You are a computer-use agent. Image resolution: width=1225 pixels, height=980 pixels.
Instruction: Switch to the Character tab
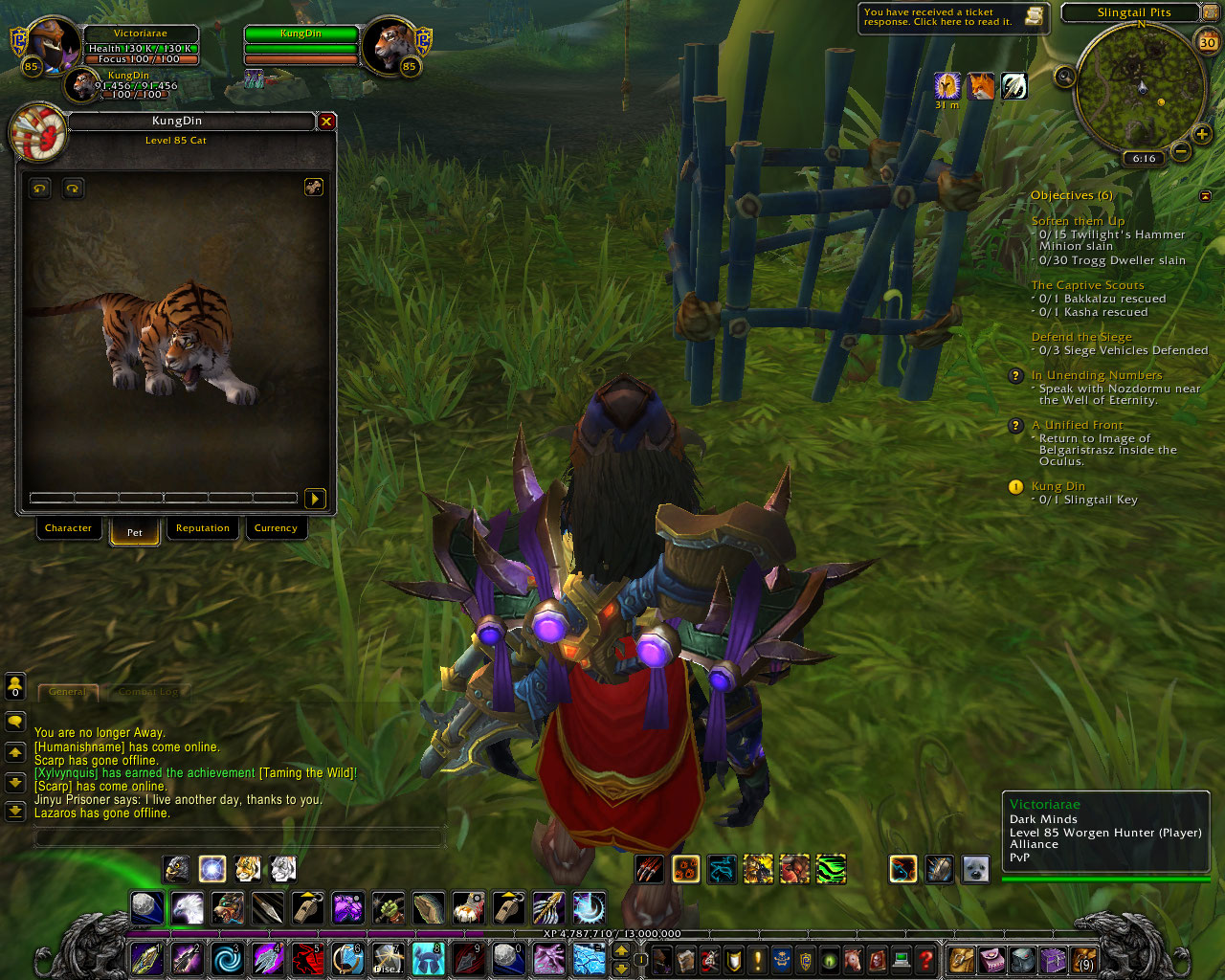tap(68, 528)
